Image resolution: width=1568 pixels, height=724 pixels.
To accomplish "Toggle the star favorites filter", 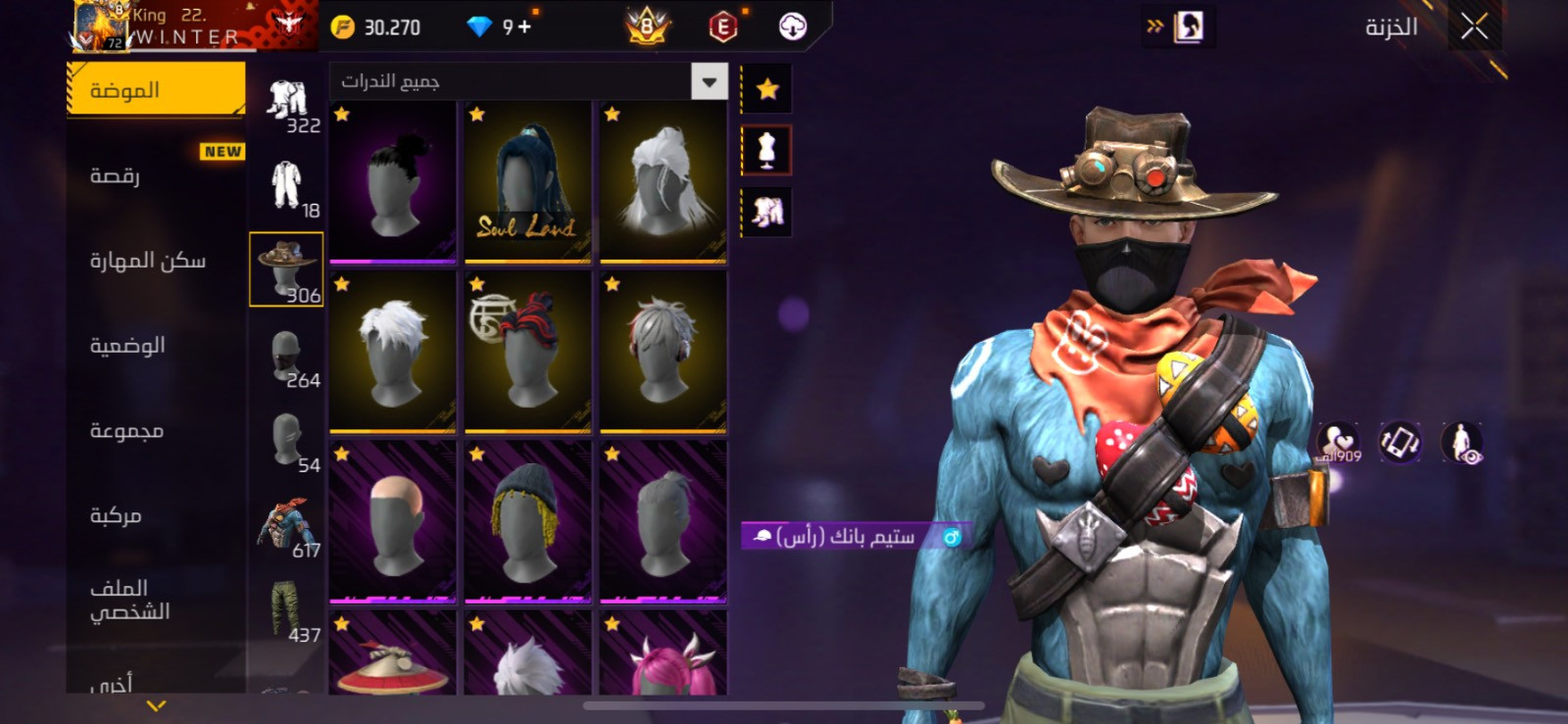I will point(767,90).
